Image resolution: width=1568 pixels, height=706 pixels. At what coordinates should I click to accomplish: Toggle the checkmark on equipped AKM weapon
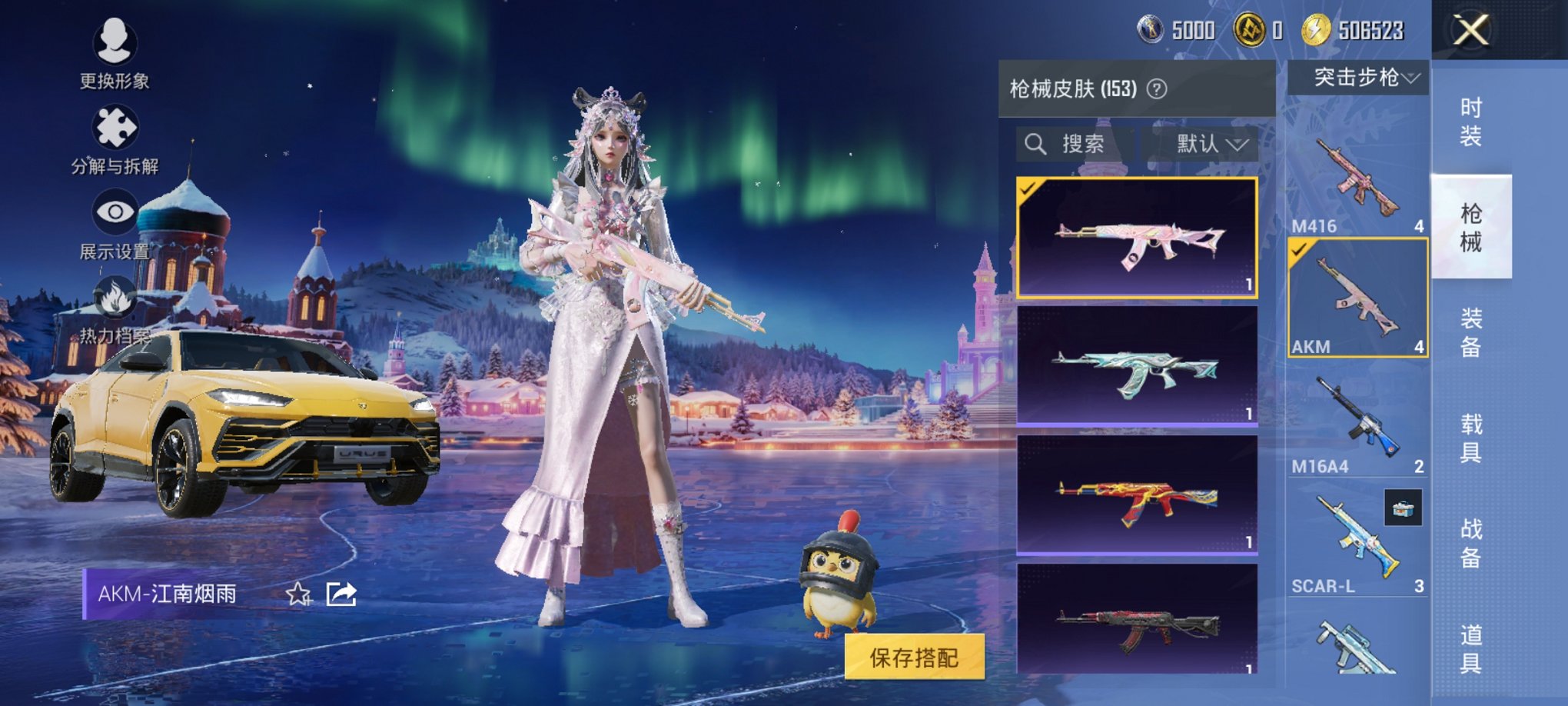(1301, 250)
